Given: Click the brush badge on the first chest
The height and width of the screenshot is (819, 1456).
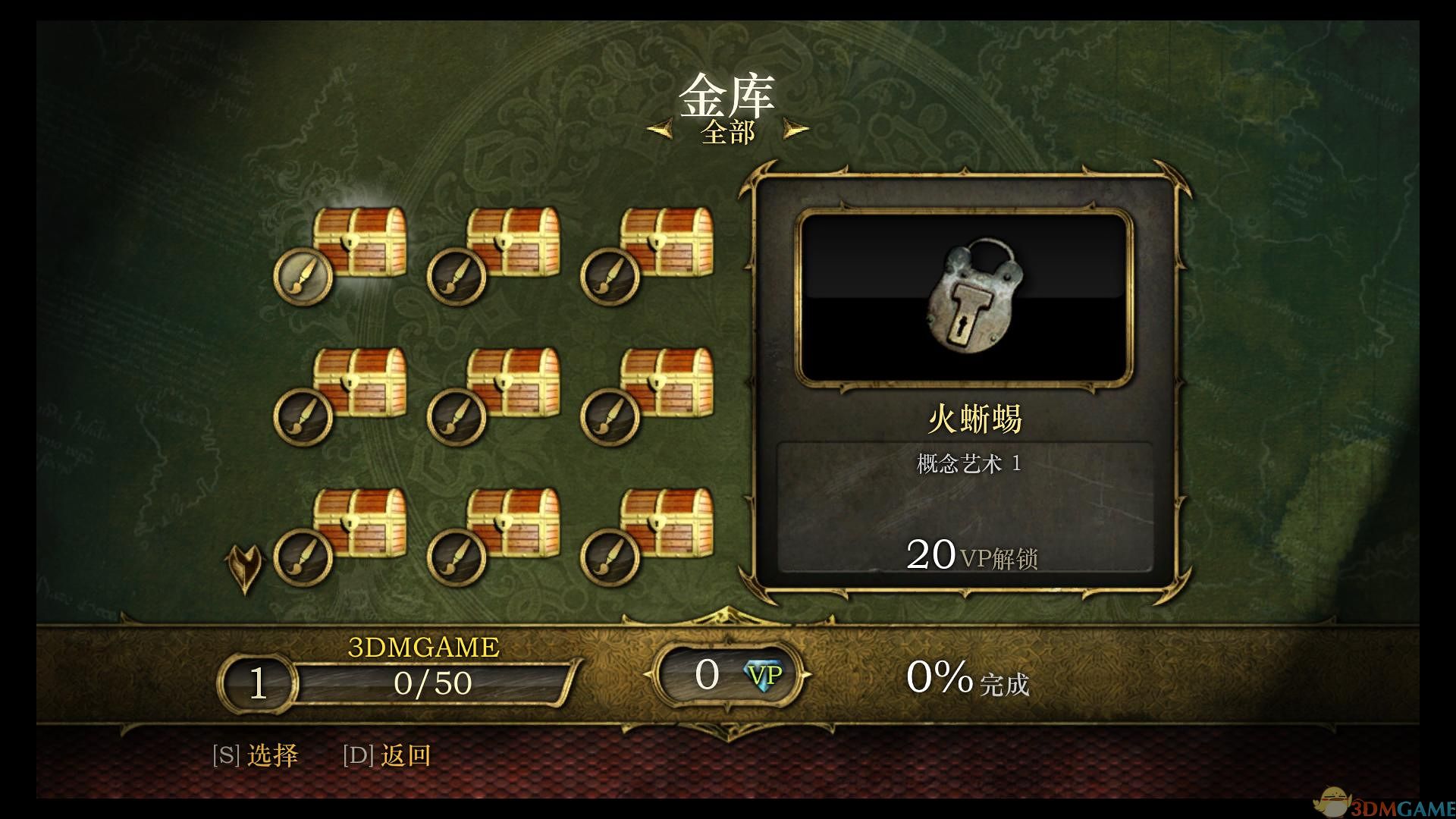Looking at the screenshot, I should (x=302, y=276).
